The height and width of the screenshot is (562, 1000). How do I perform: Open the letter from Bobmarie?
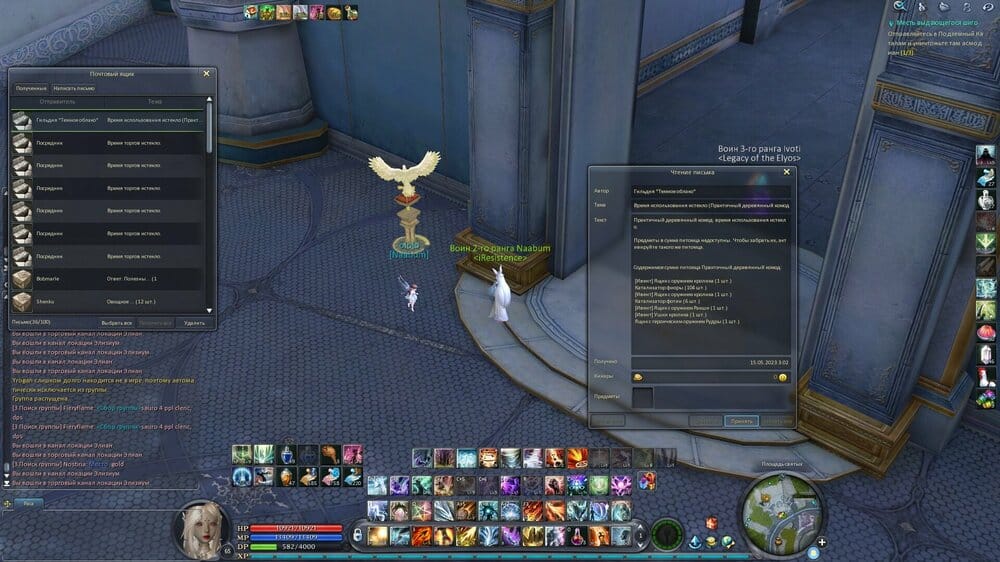click(108, 277)
